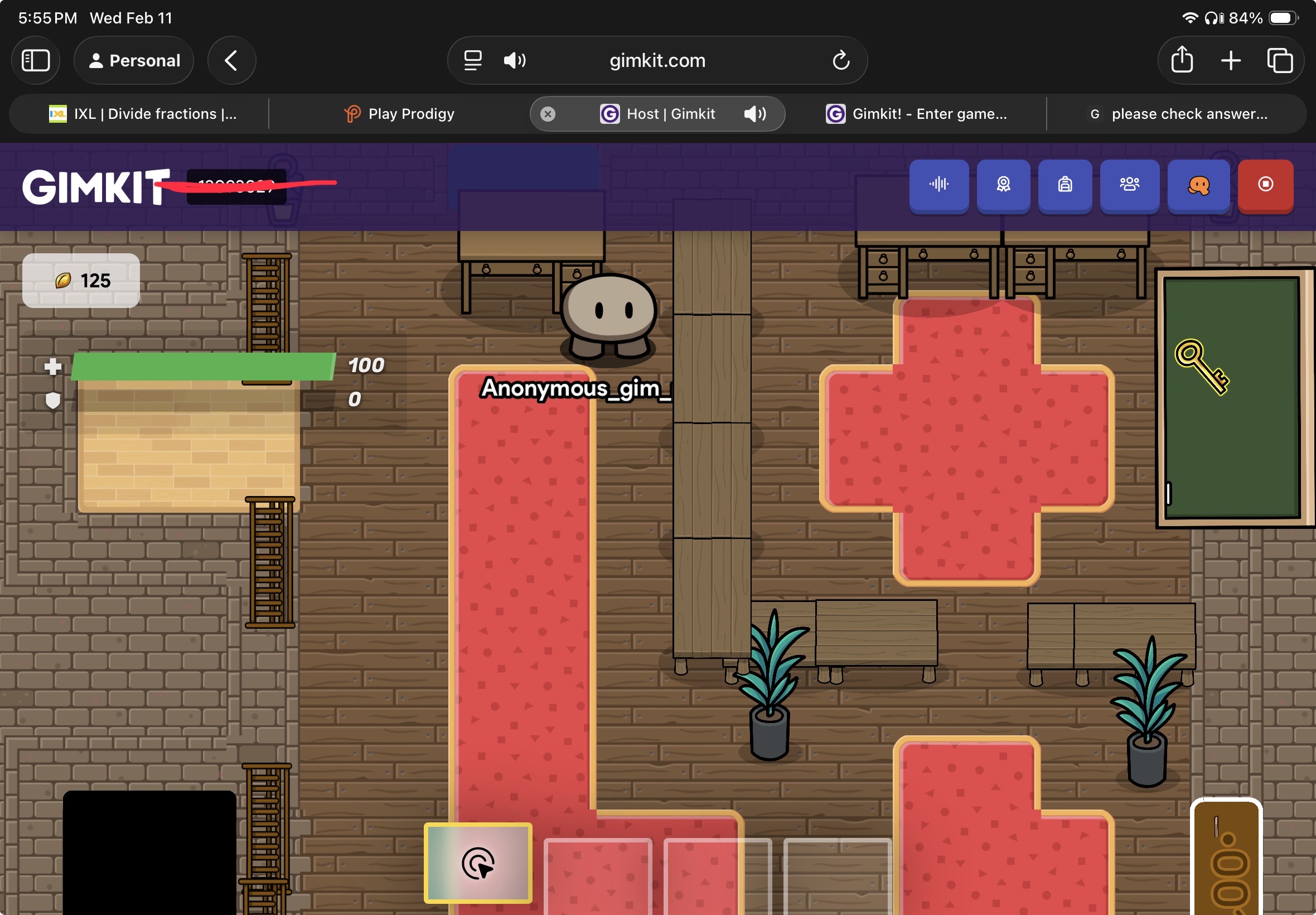This screenshot has height=915, width=1316.
Task: Open the sound waveform audio button
Action: point(938,185)
